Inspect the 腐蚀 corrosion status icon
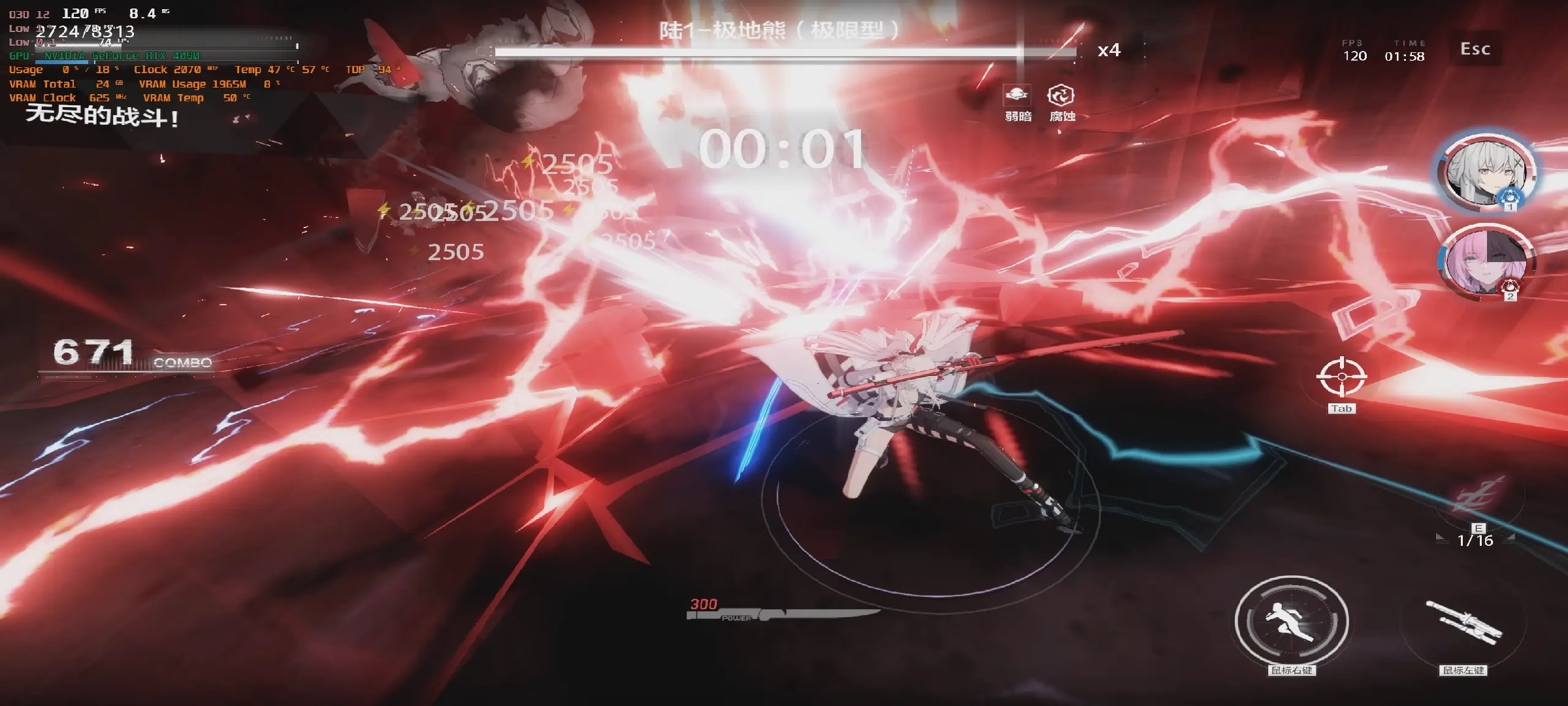Viewport: 1568px width, 706px height. (x=1061, y=95)
